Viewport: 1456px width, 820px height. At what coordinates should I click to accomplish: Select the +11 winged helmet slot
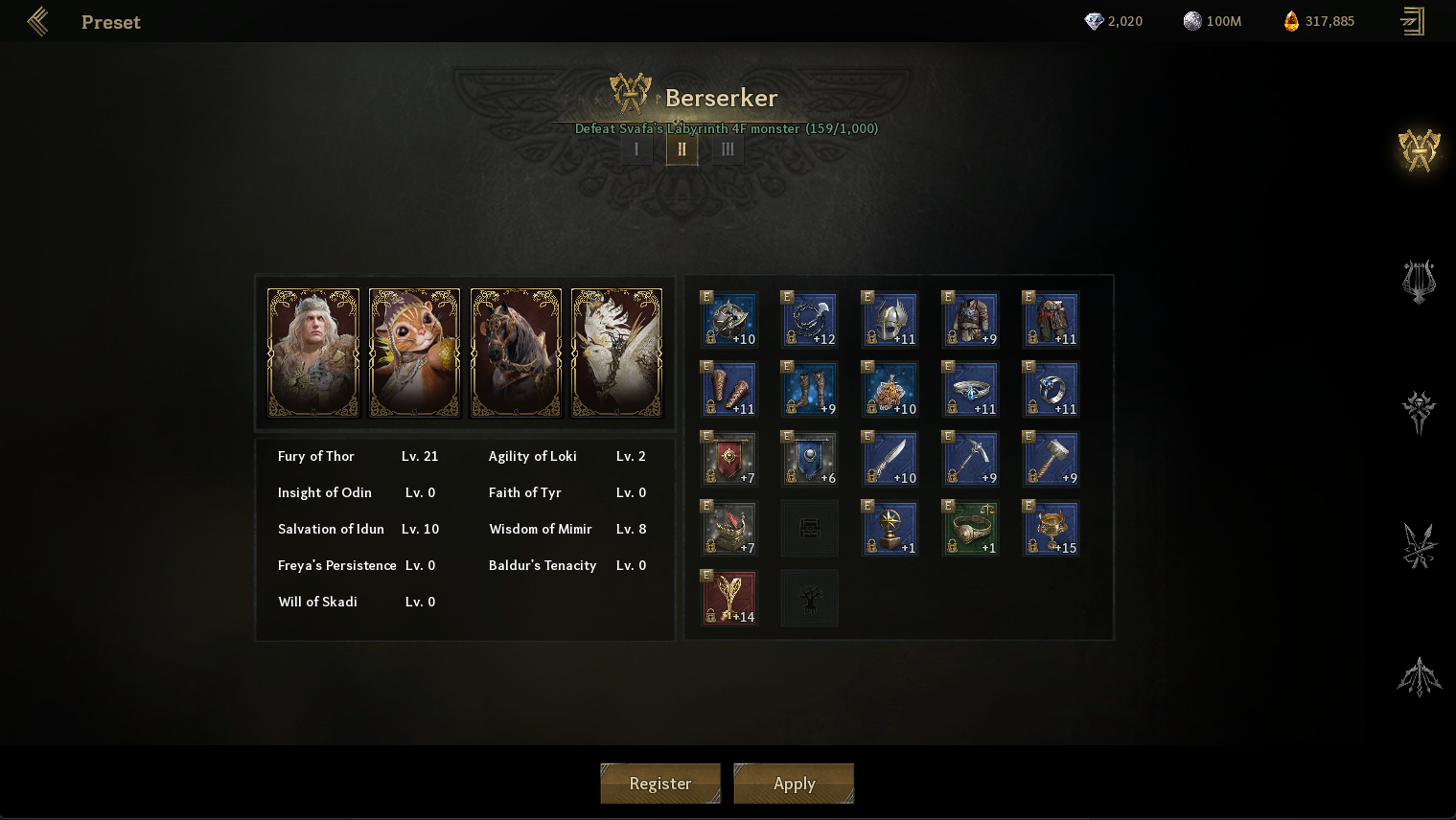[890, 319]
